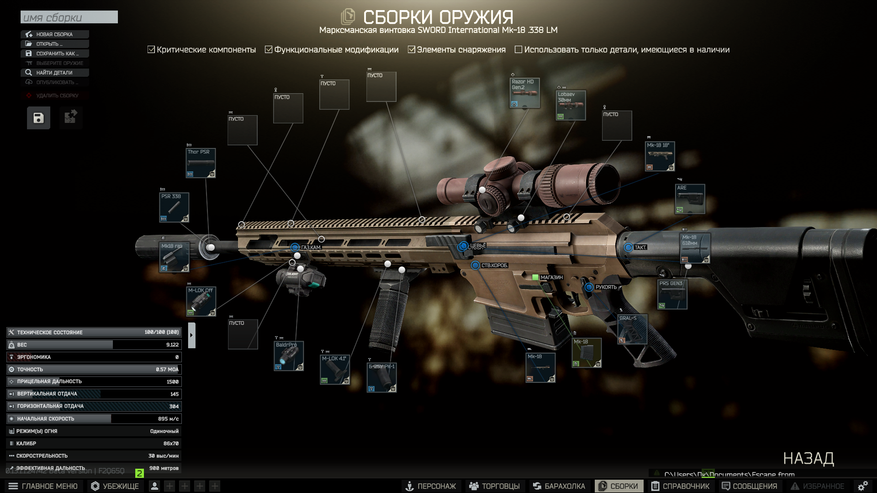
Task: Open a saved build via Открыть
Action: 55,44
